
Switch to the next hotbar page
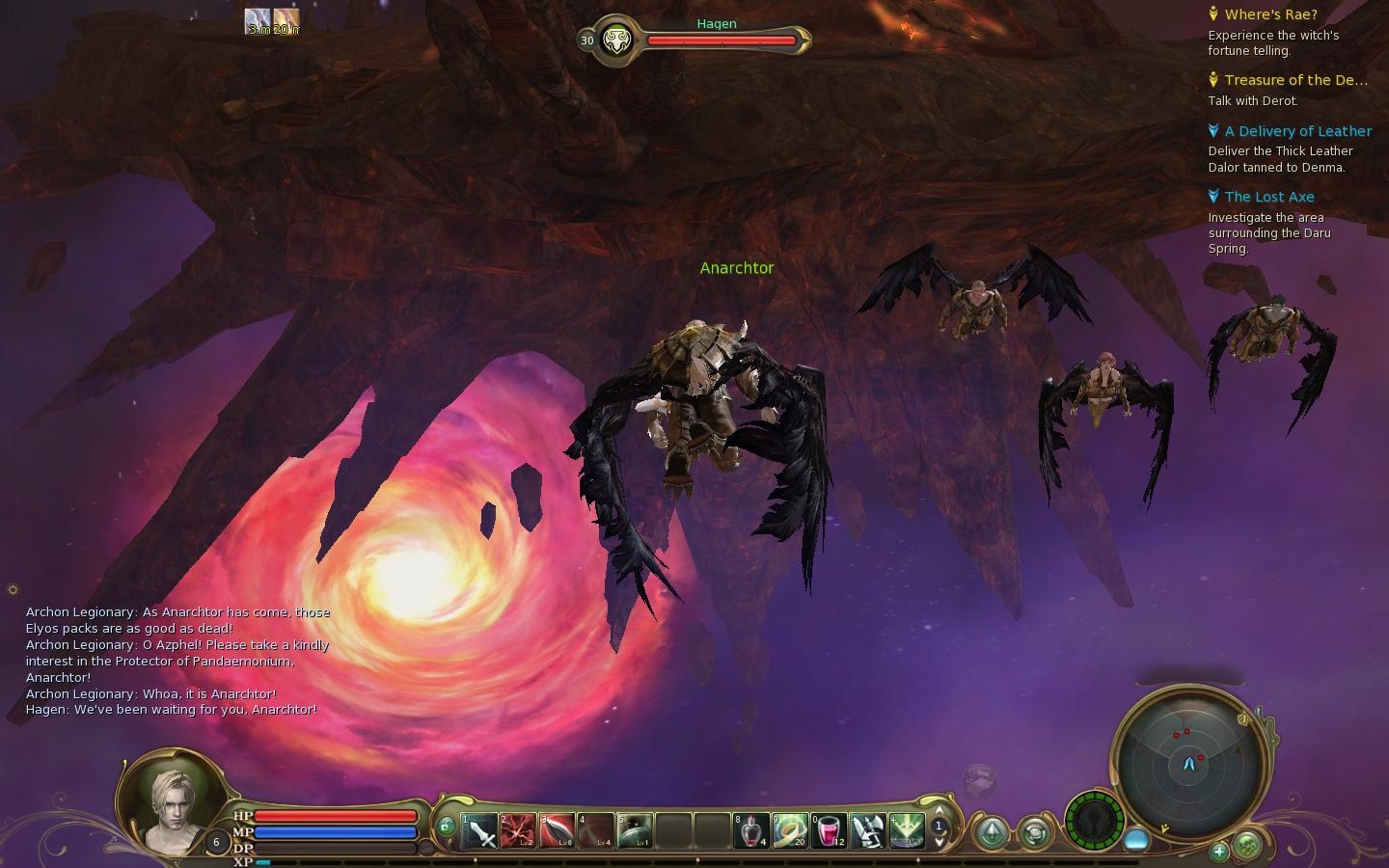pos(939,842)
